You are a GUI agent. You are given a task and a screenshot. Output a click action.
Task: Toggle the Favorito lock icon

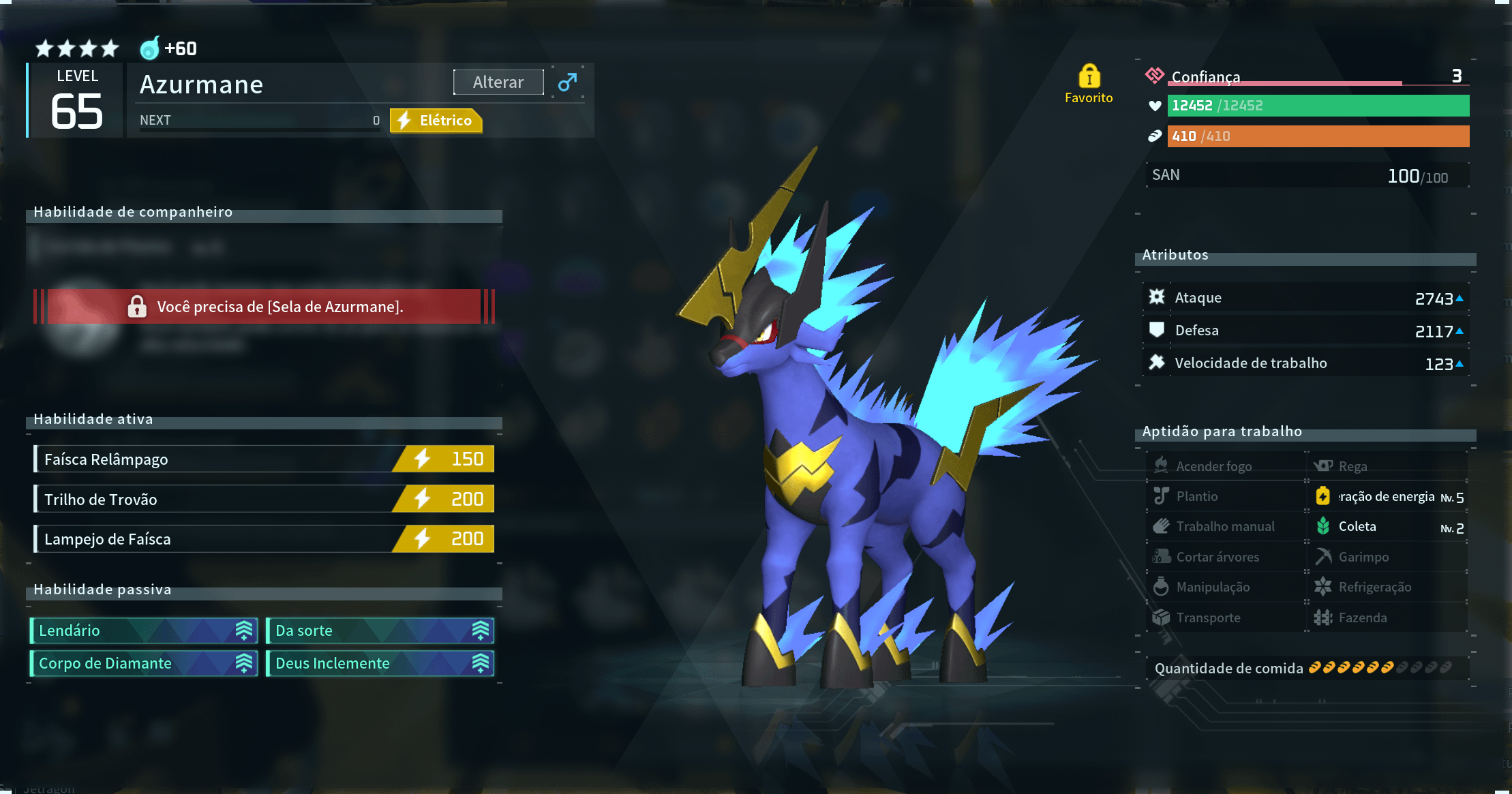(x=1089, y=77)
